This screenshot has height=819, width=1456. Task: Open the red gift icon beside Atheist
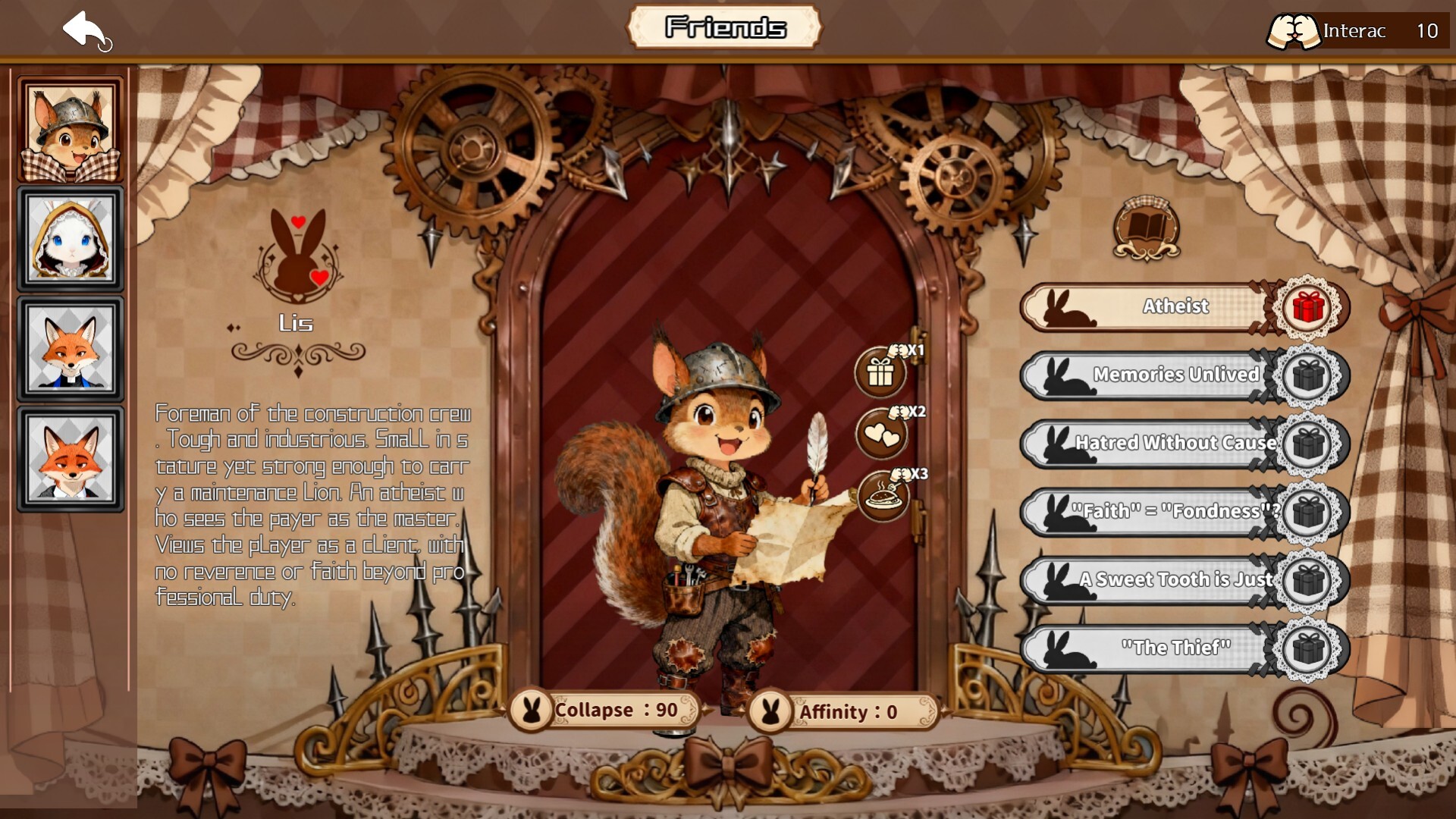1307,306
